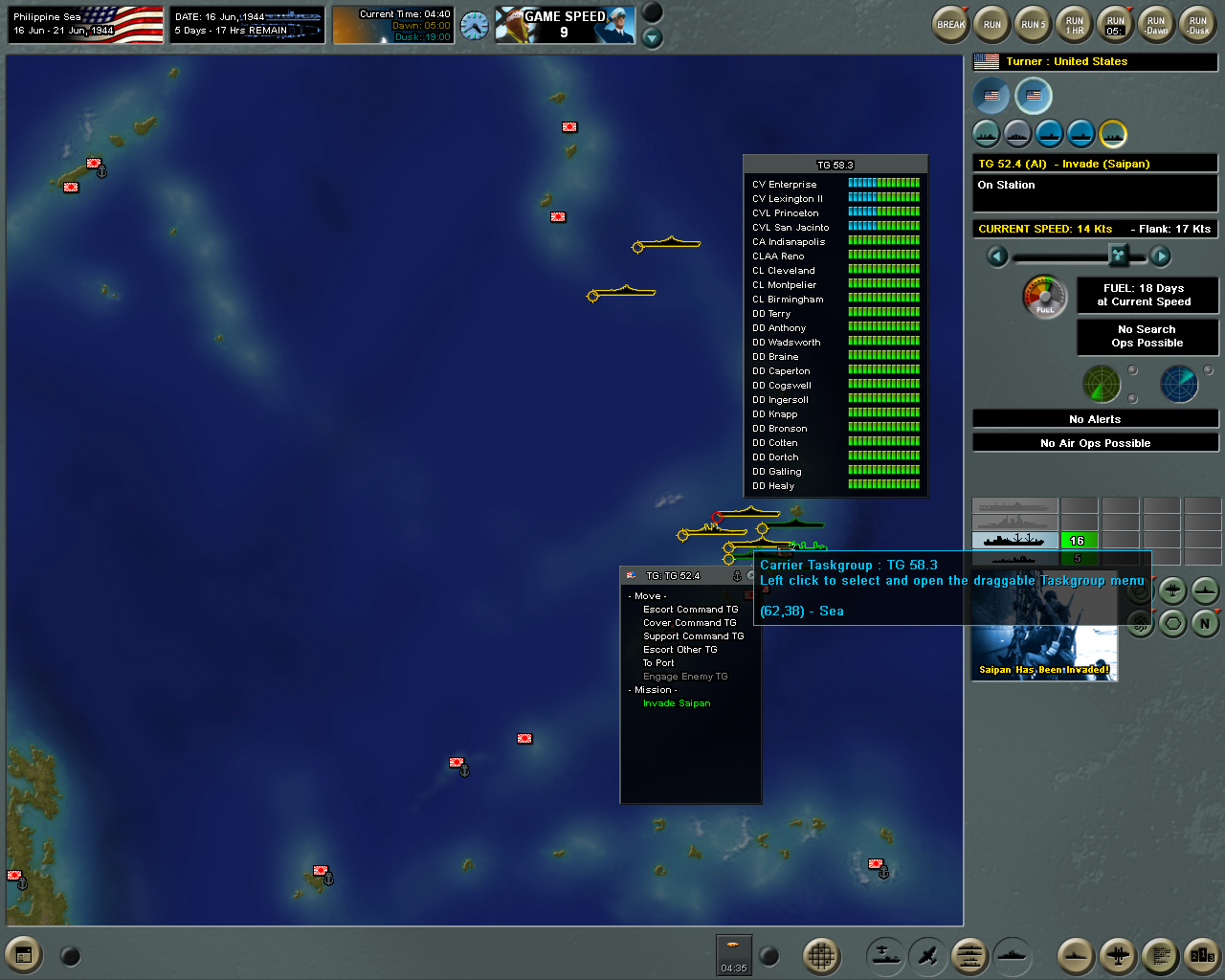Toggle the fuel gauge display
The height and width of the screenshot is (980, 1225).
tap(1046, 297)
